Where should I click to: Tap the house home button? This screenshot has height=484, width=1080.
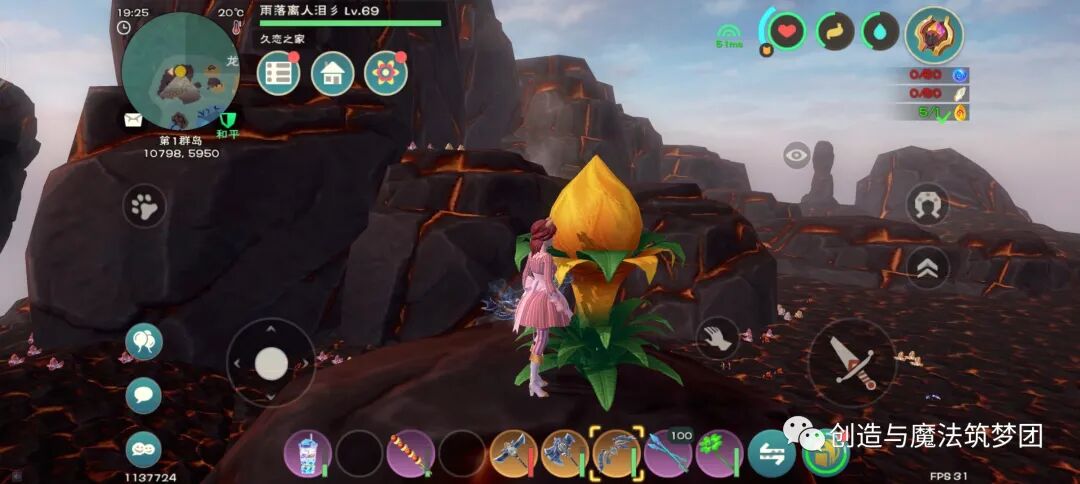[x=332, y=73]
